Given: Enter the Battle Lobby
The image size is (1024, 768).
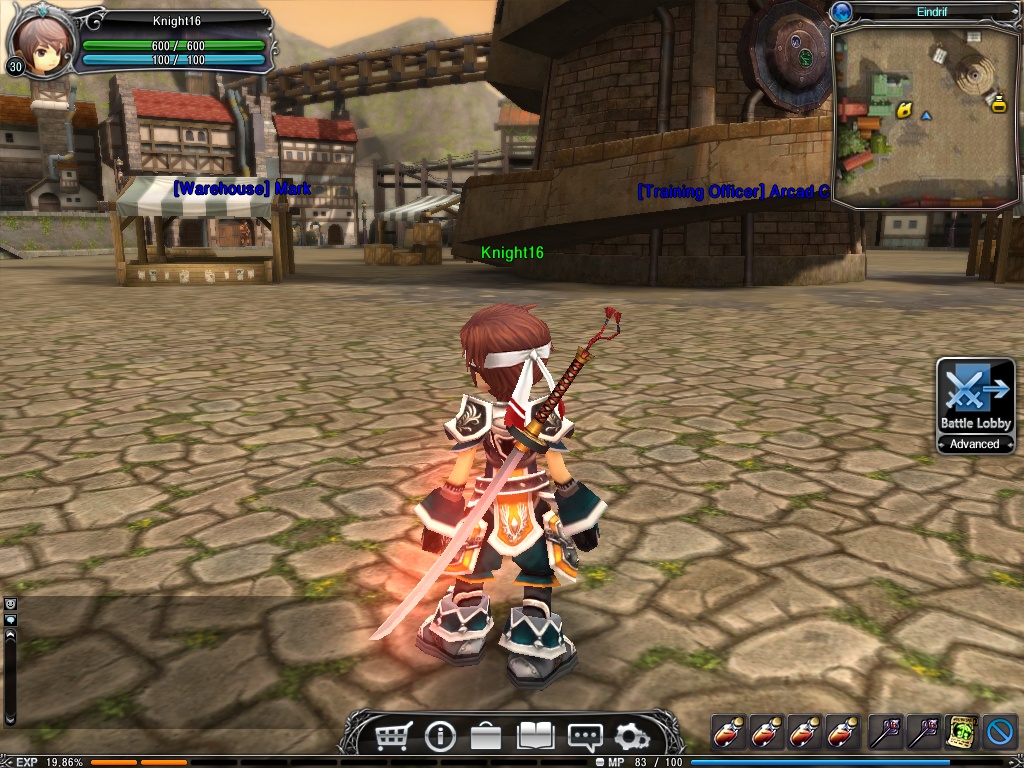Looking at the screenshot, I should (975, 396).
